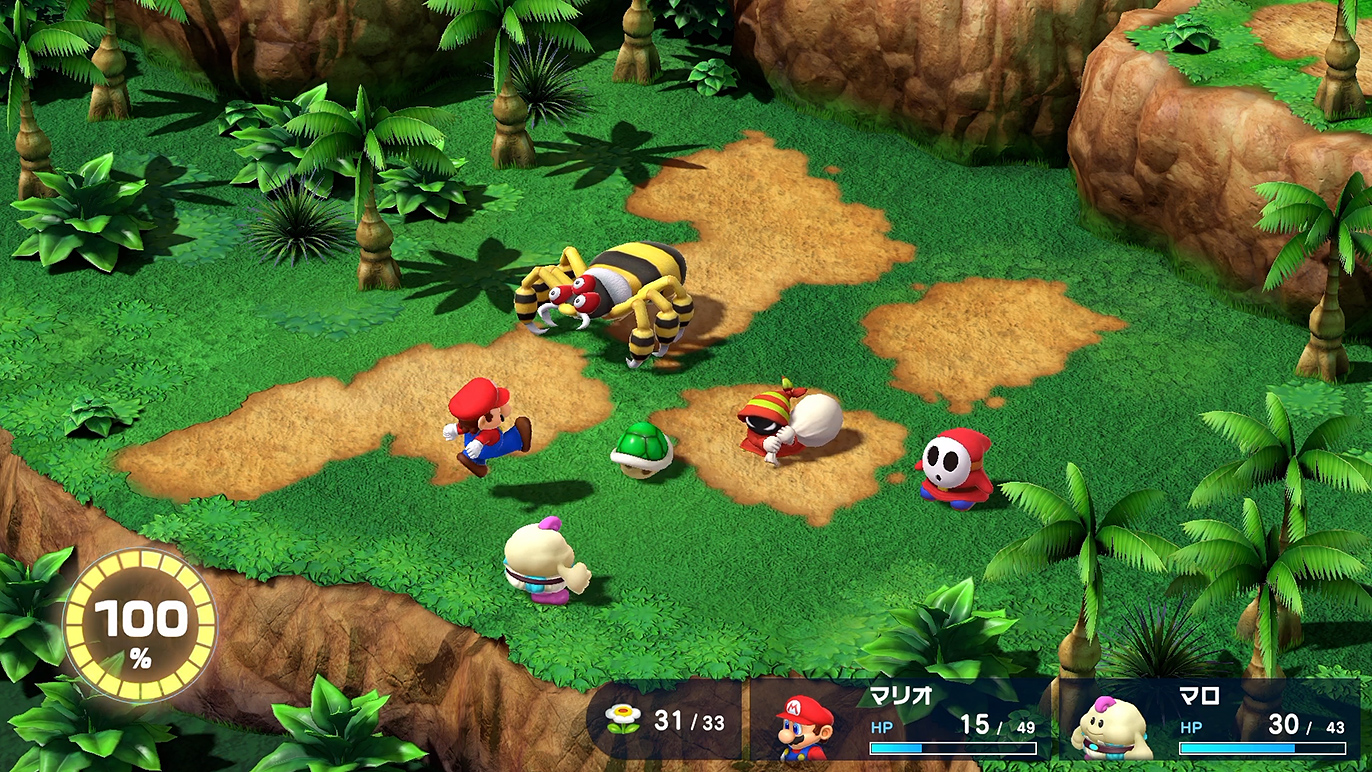
Task: Click the Flower Points flower icon
Action: click(x=625, y=720)
